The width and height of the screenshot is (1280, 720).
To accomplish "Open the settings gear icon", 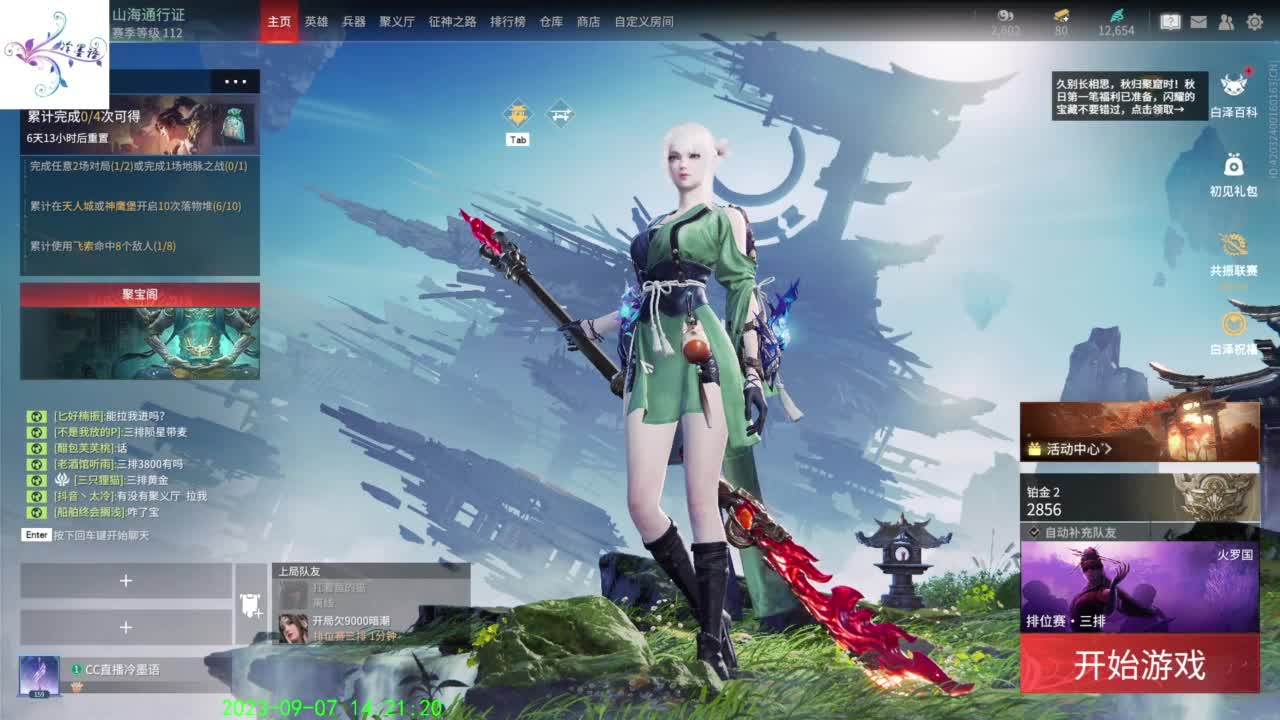I will tap(1254, 19).
